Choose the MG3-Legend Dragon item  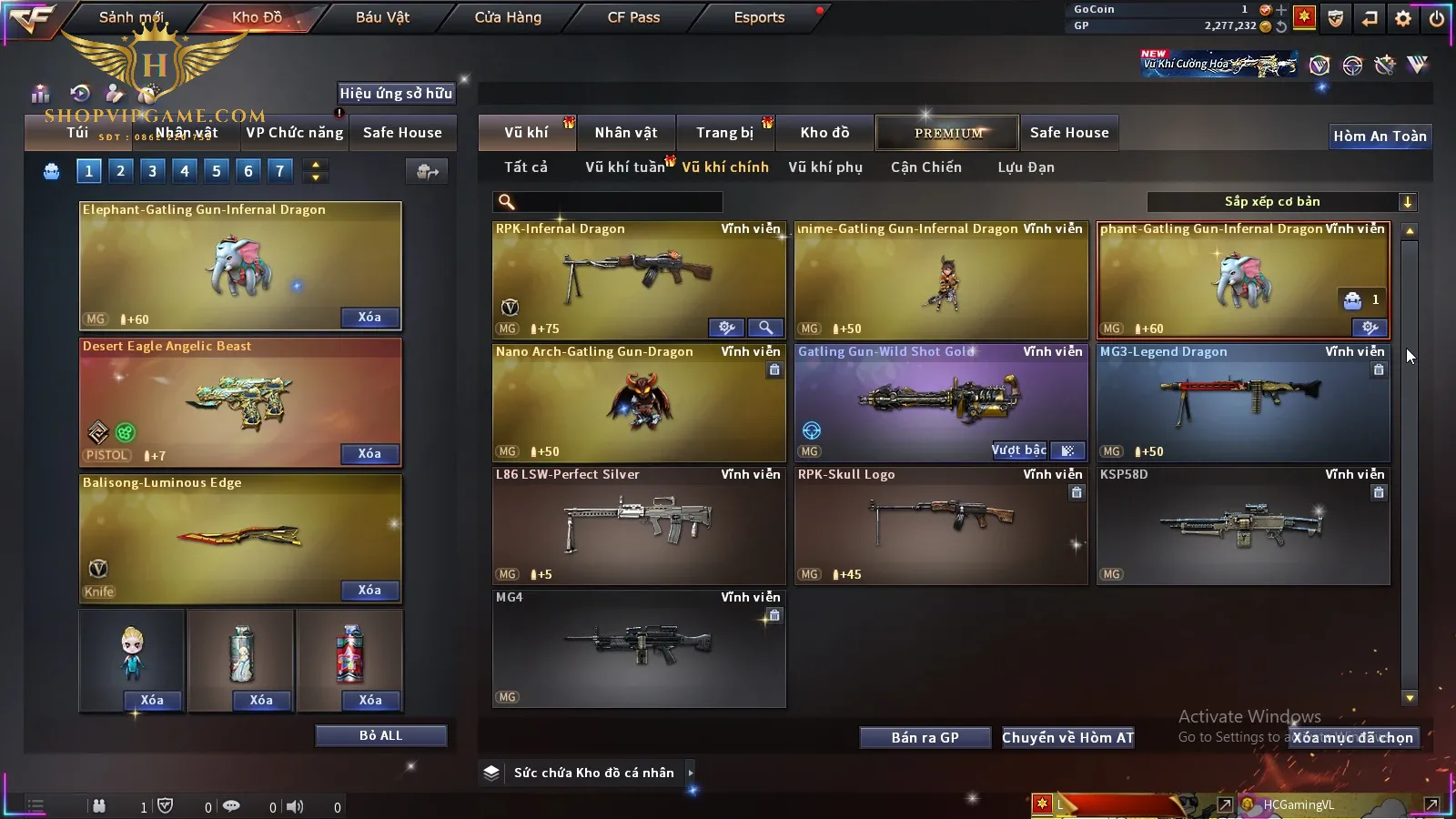(1243, 402)
